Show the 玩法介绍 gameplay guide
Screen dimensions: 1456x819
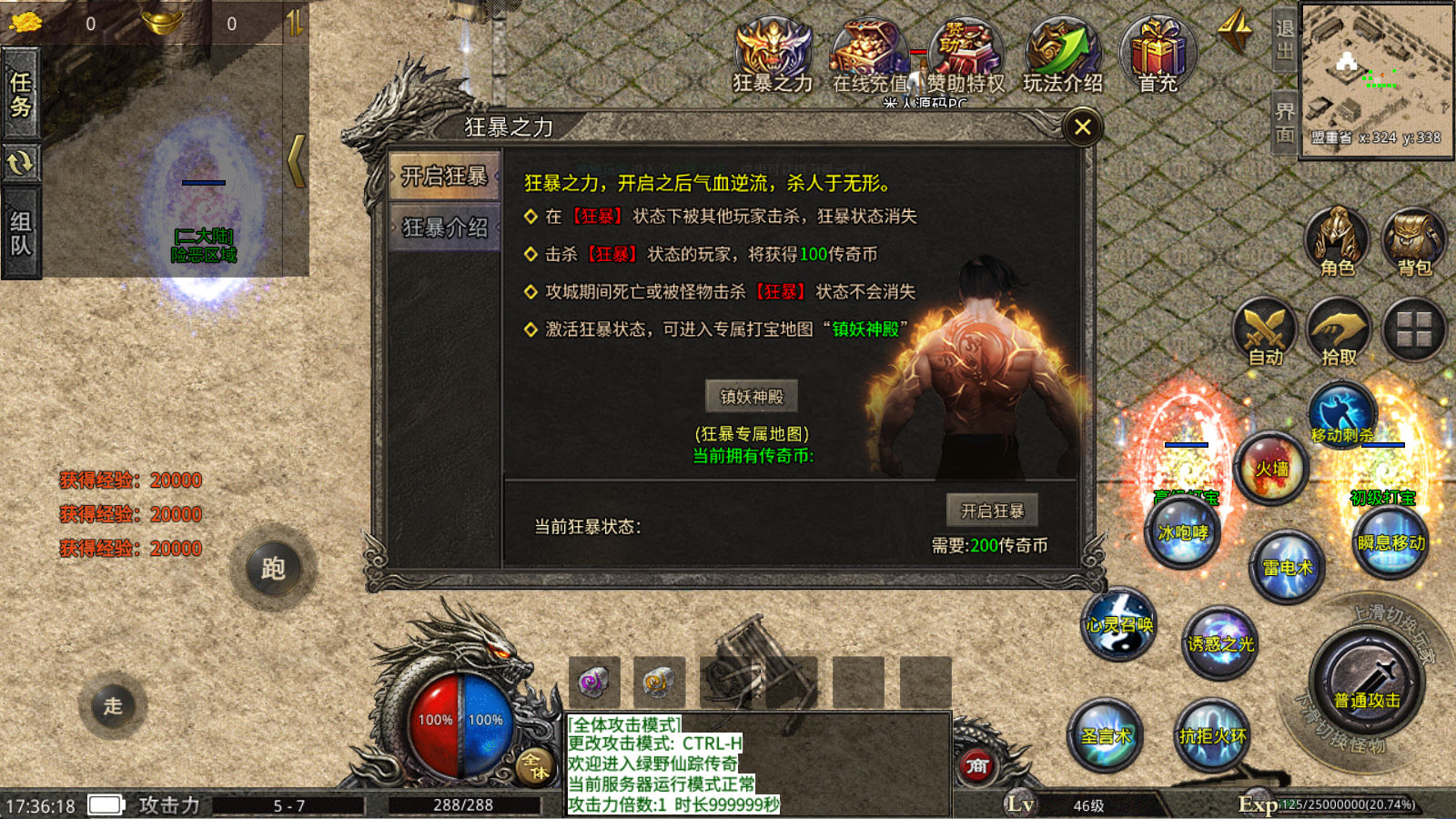pos(1063,55)
